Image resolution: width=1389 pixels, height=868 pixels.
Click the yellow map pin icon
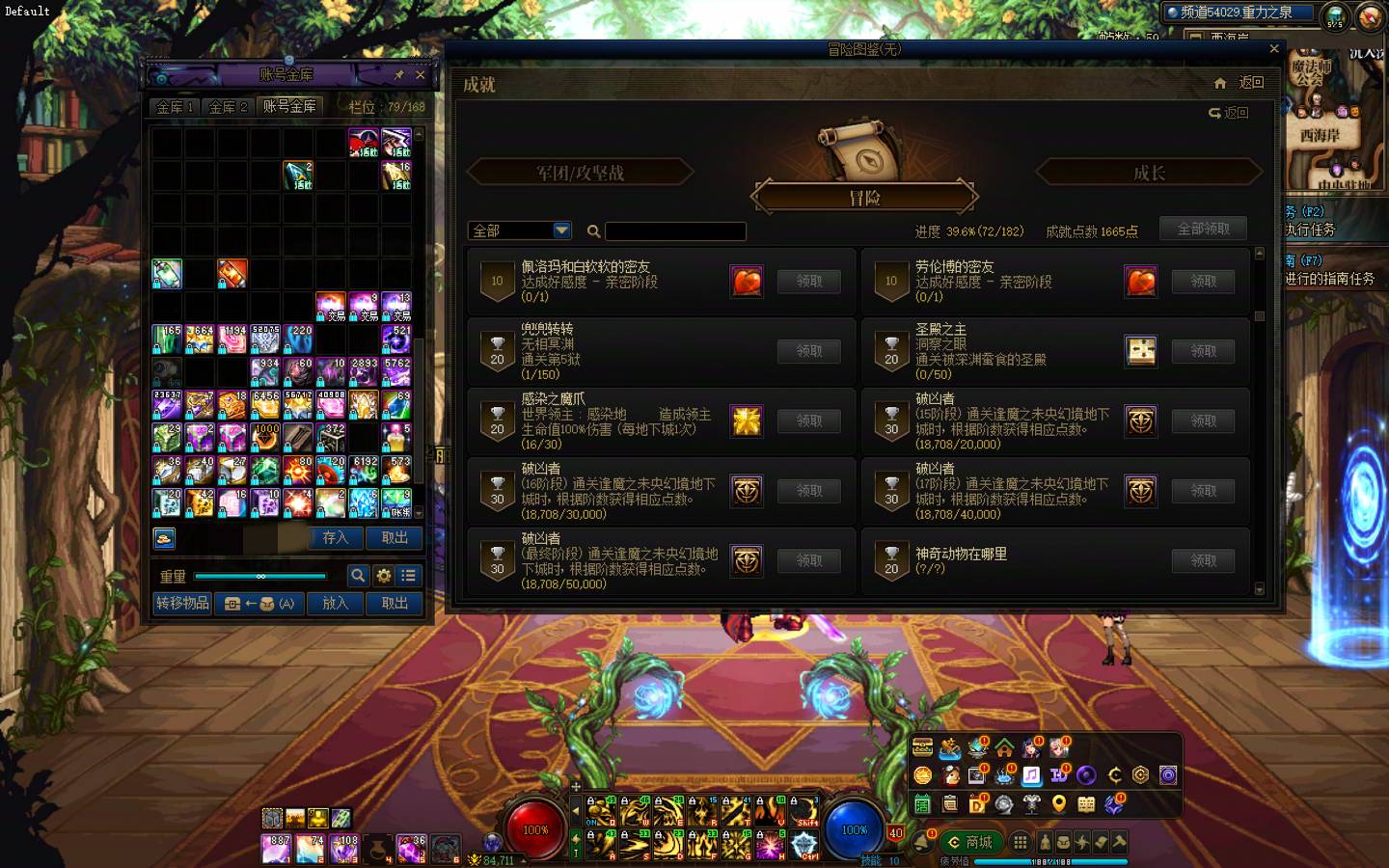pos(1059,801)
